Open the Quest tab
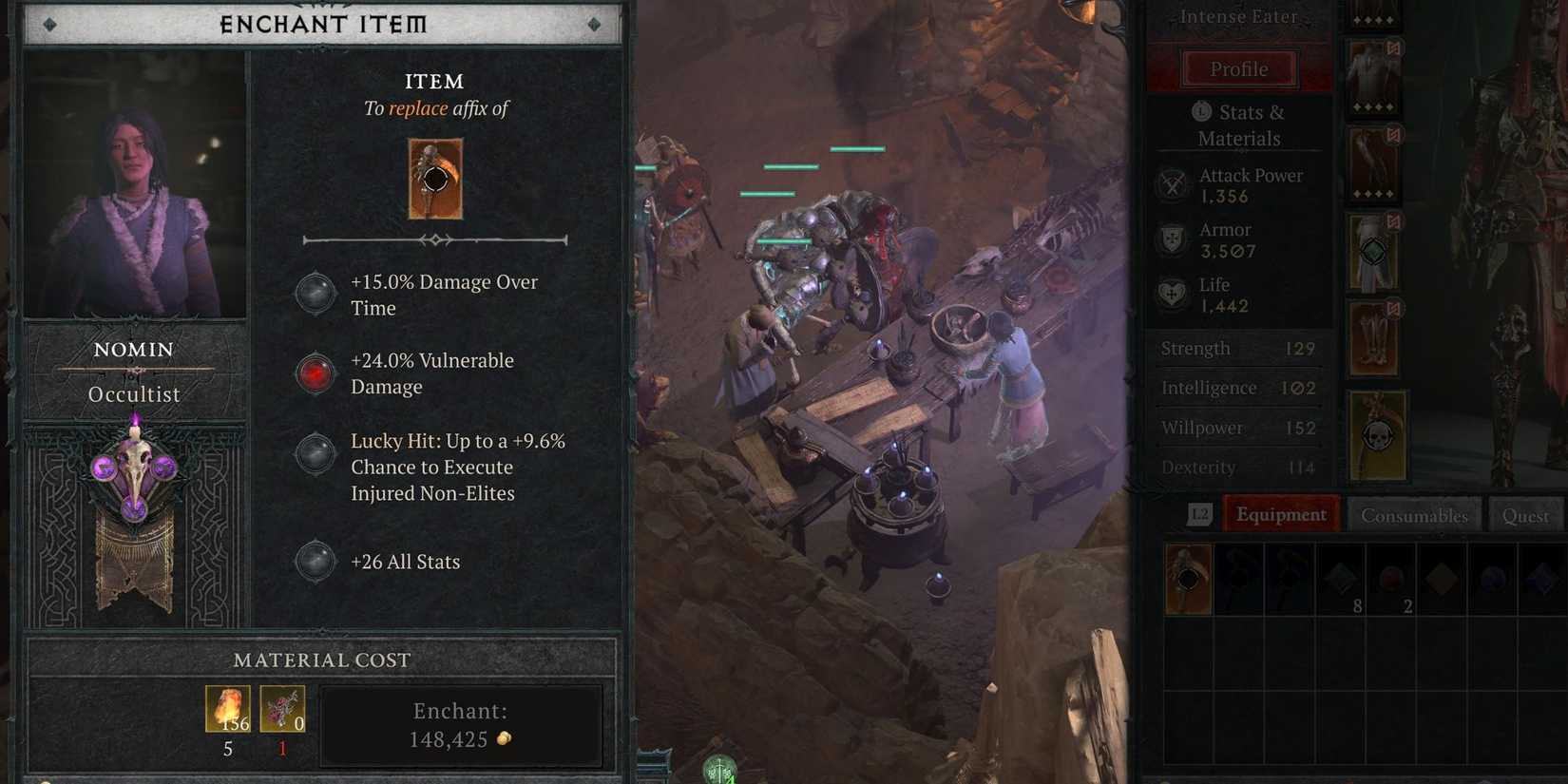Image resolution: width=1568 pixels, height=784 pixels. pos(1524,514)
